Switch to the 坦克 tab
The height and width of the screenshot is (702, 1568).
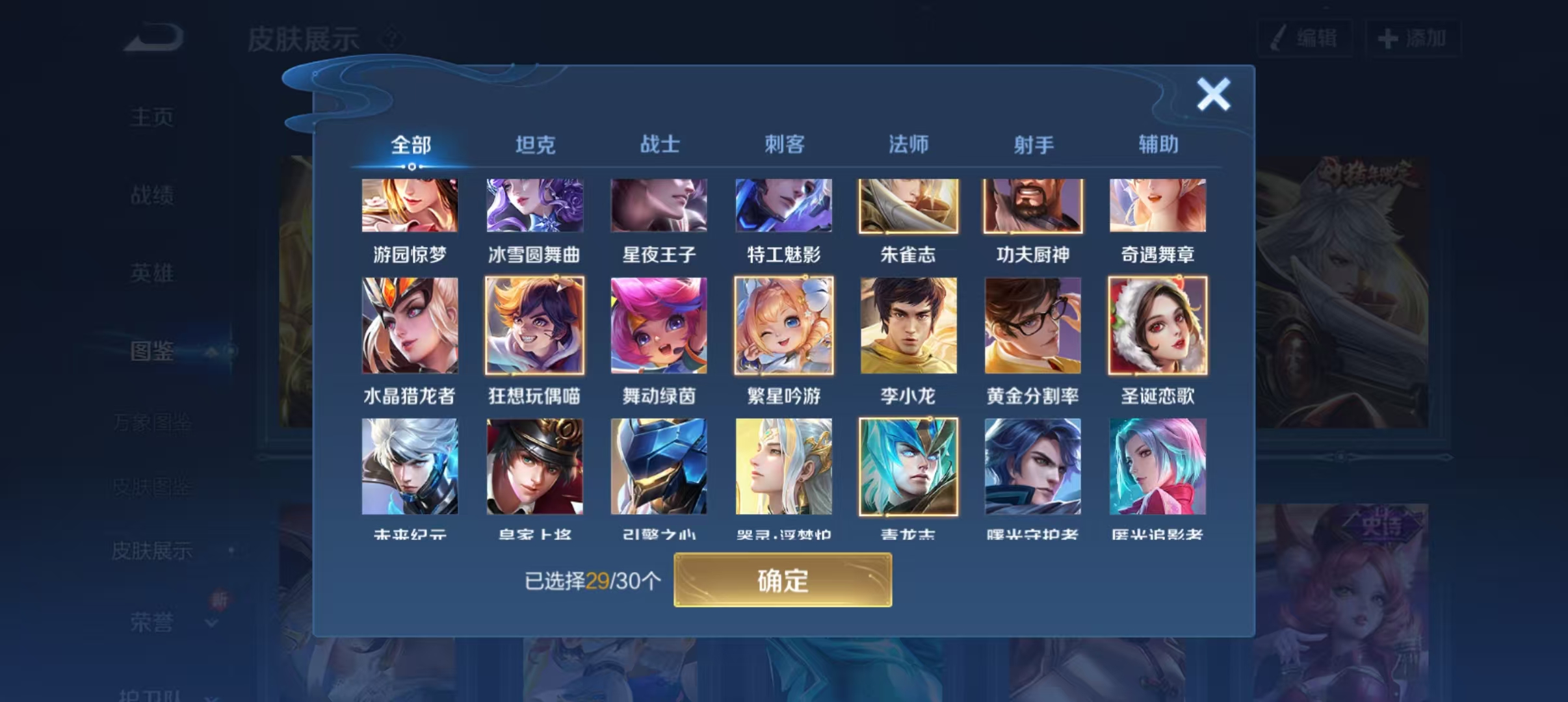[534, 144]
